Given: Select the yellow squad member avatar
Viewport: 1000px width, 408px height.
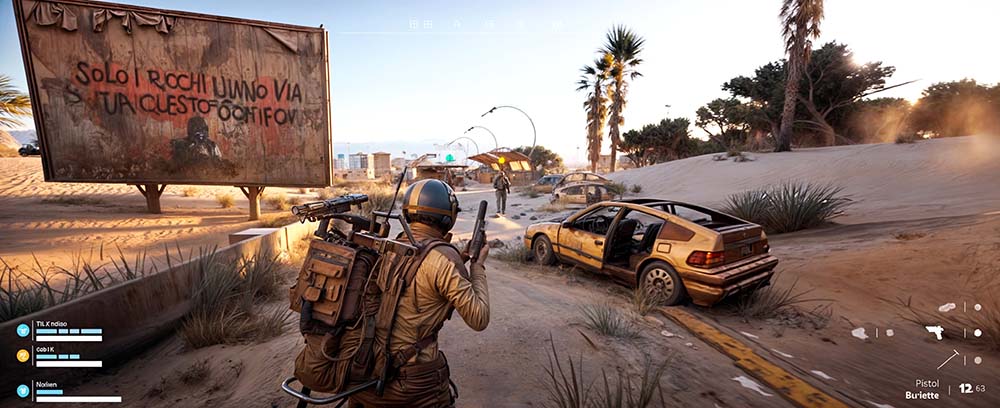Looking at the screenshot, I should 23,355.
